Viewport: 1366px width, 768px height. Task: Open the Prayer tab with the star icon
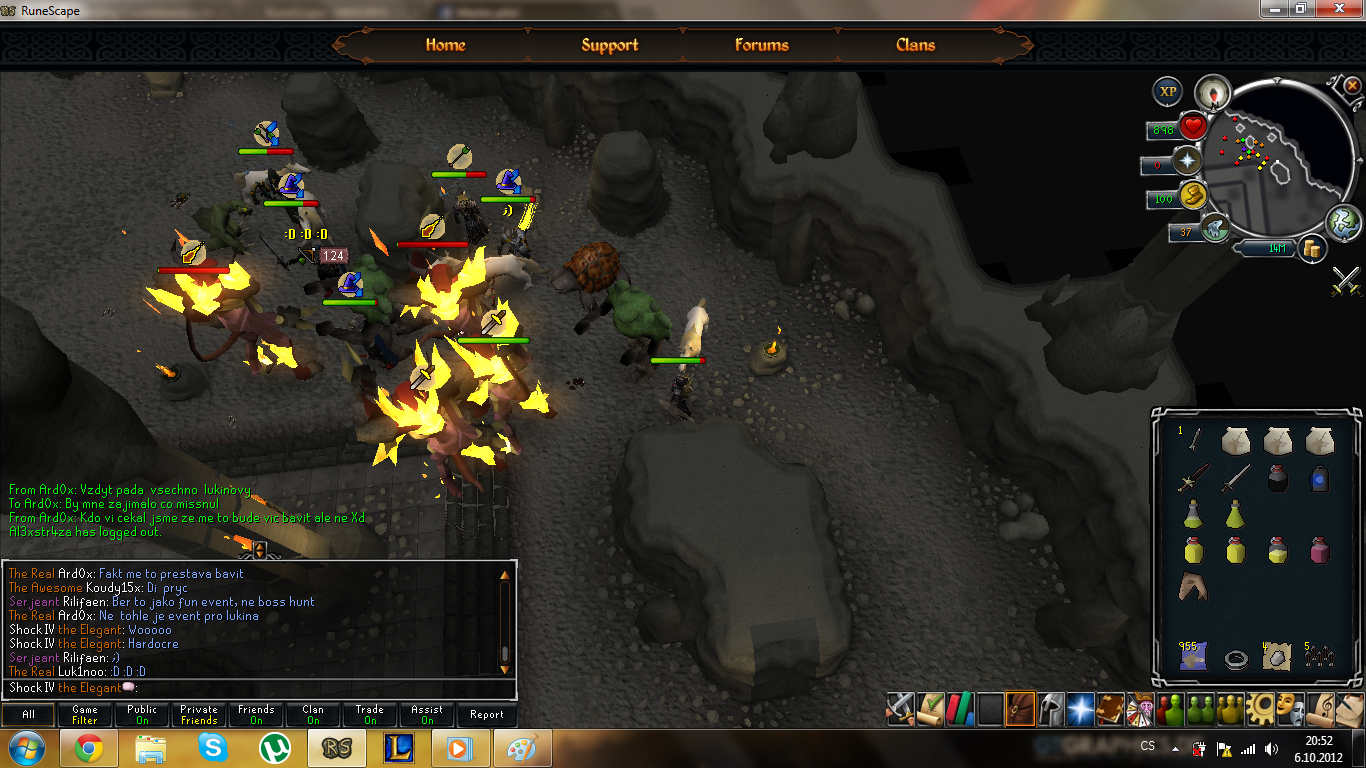(x=1079, y=708)
